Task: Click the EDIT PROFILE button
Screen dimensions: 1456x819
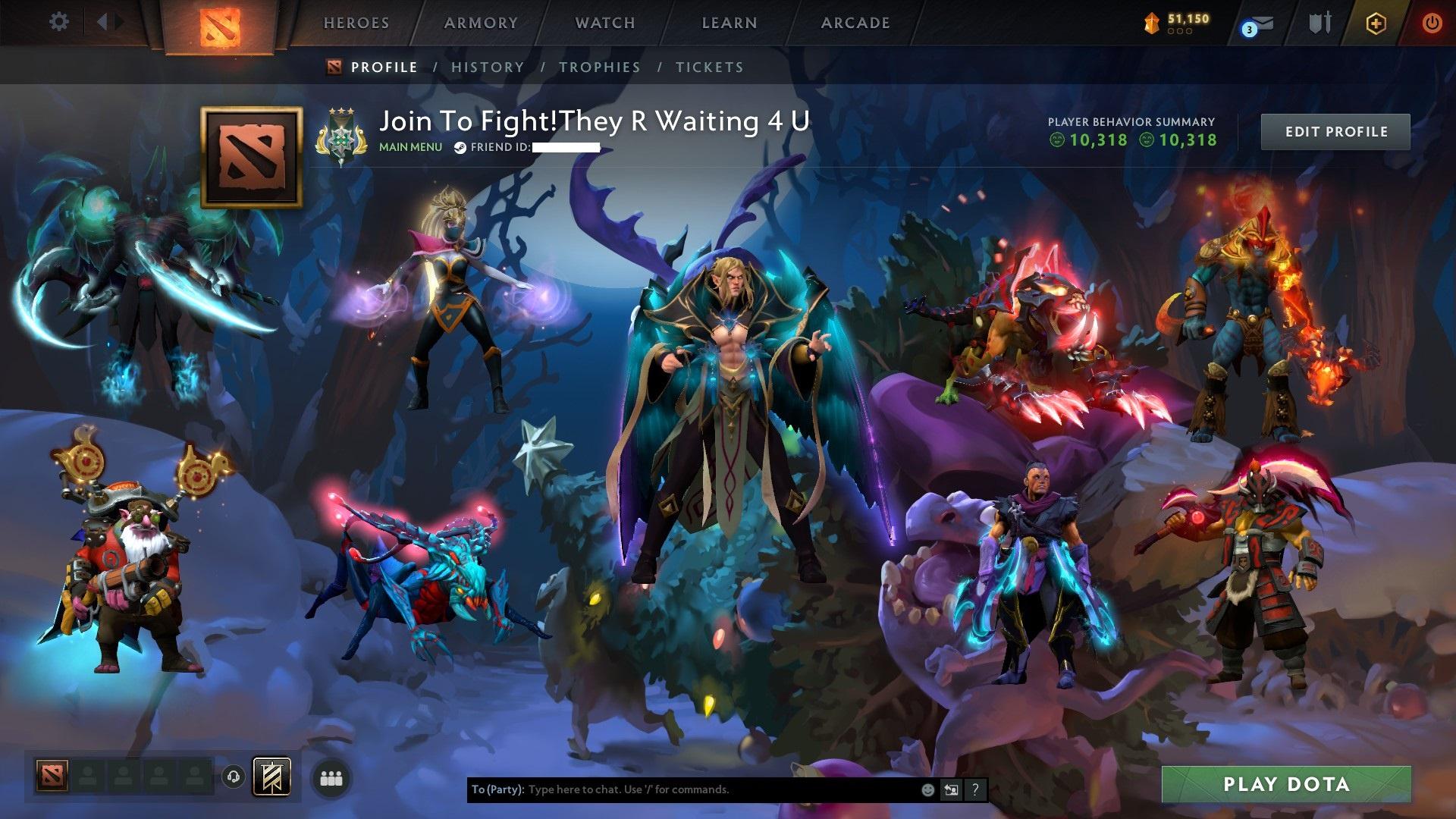Action: click(1336, 130)
